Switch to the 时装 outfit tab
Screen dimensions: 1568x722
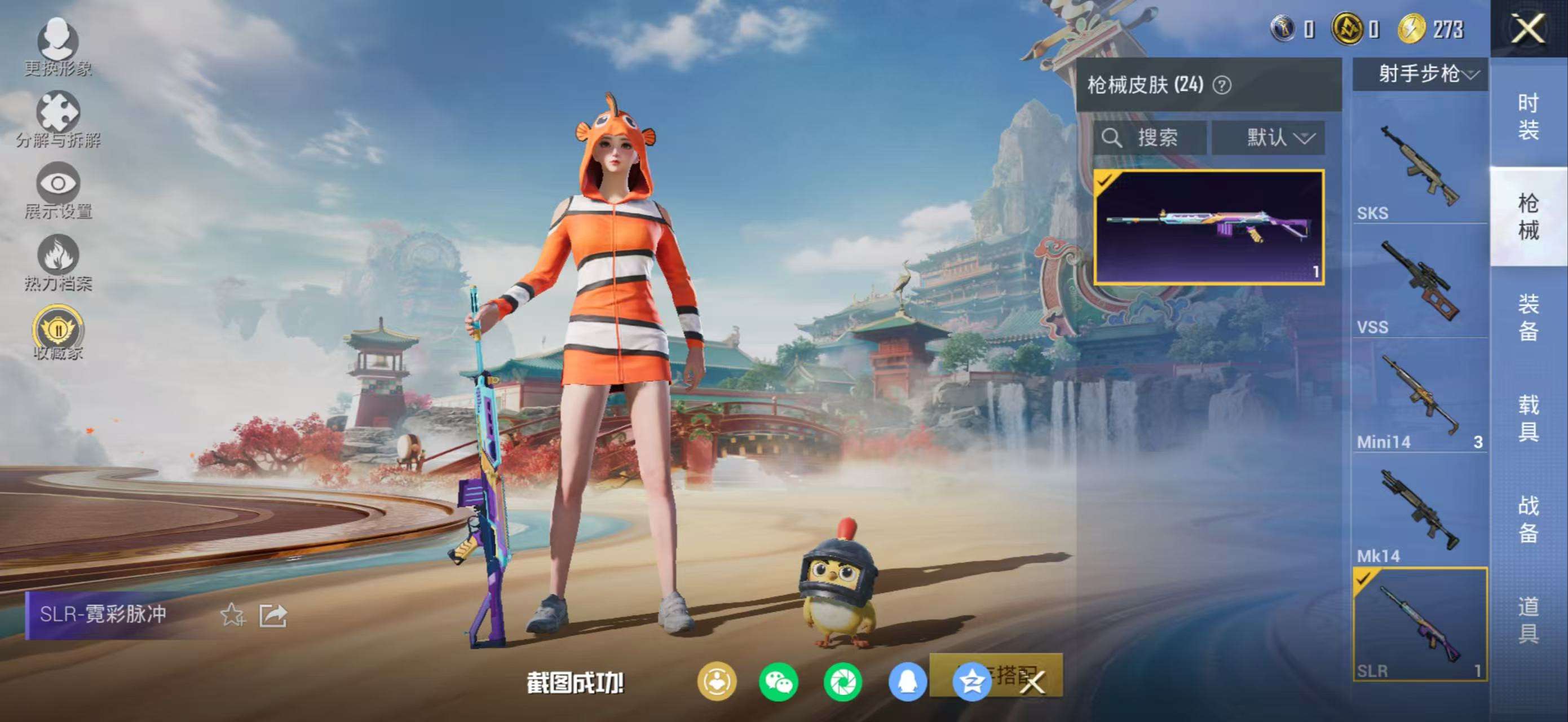coord(1528,116)
